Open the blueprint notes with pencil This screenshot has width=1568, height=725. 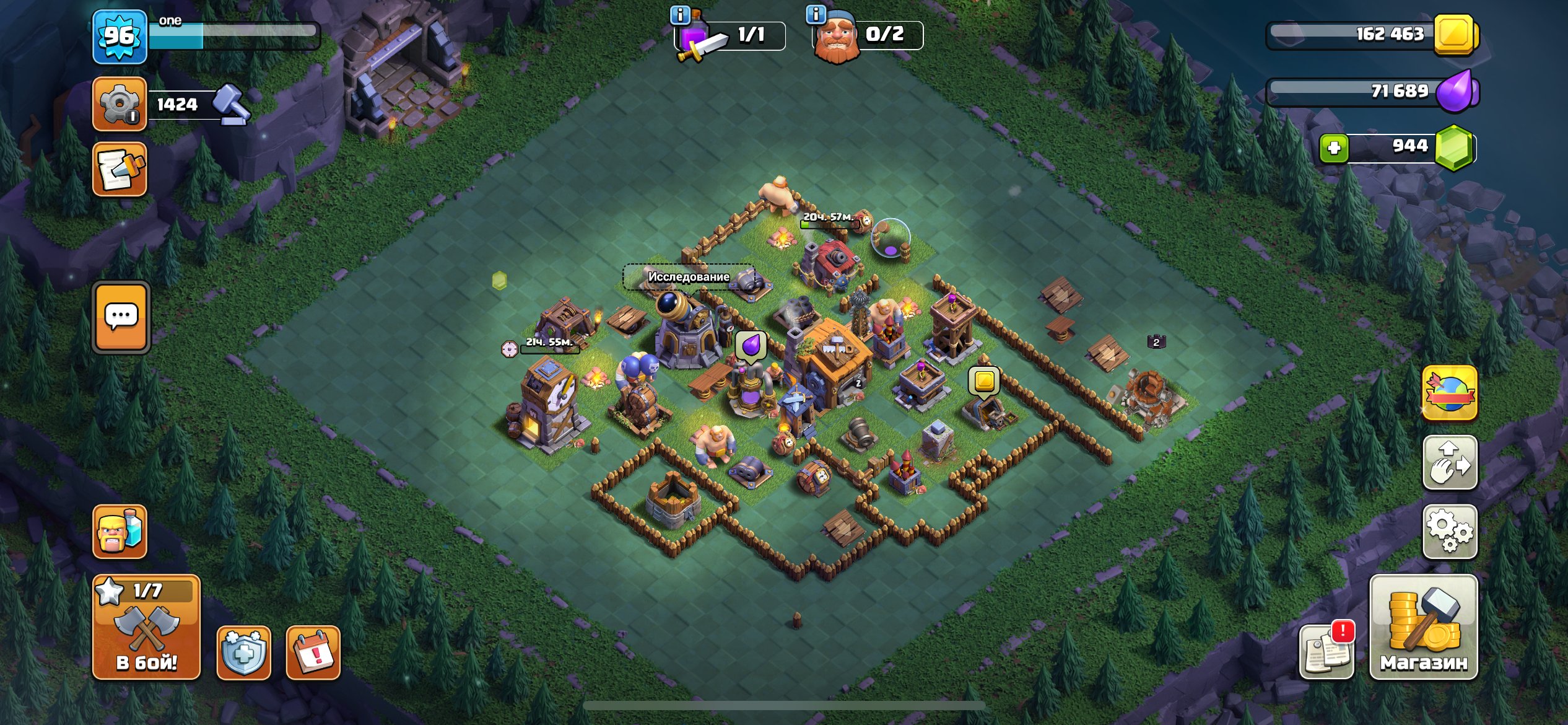coord(120,169)
